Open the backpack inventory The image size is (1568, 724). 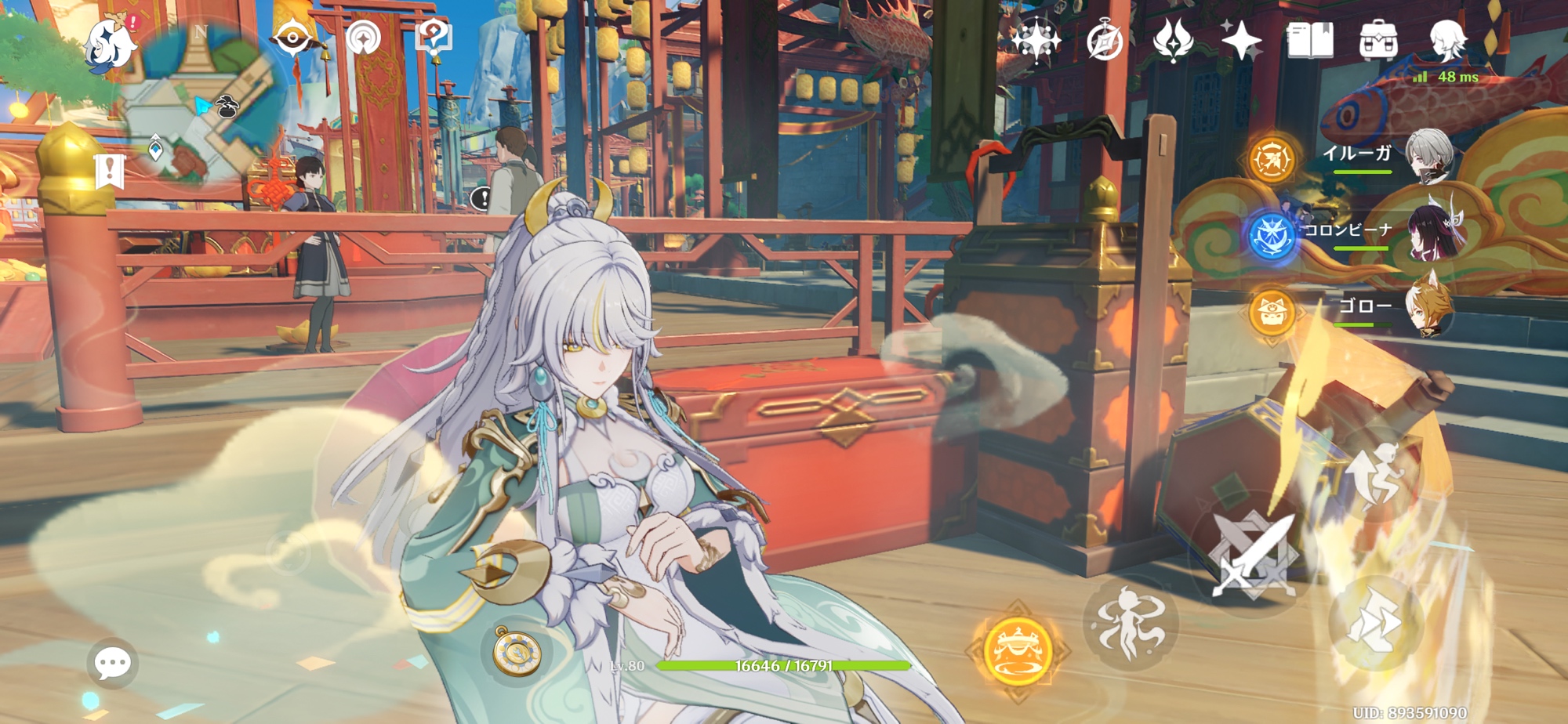point(1378,39)
